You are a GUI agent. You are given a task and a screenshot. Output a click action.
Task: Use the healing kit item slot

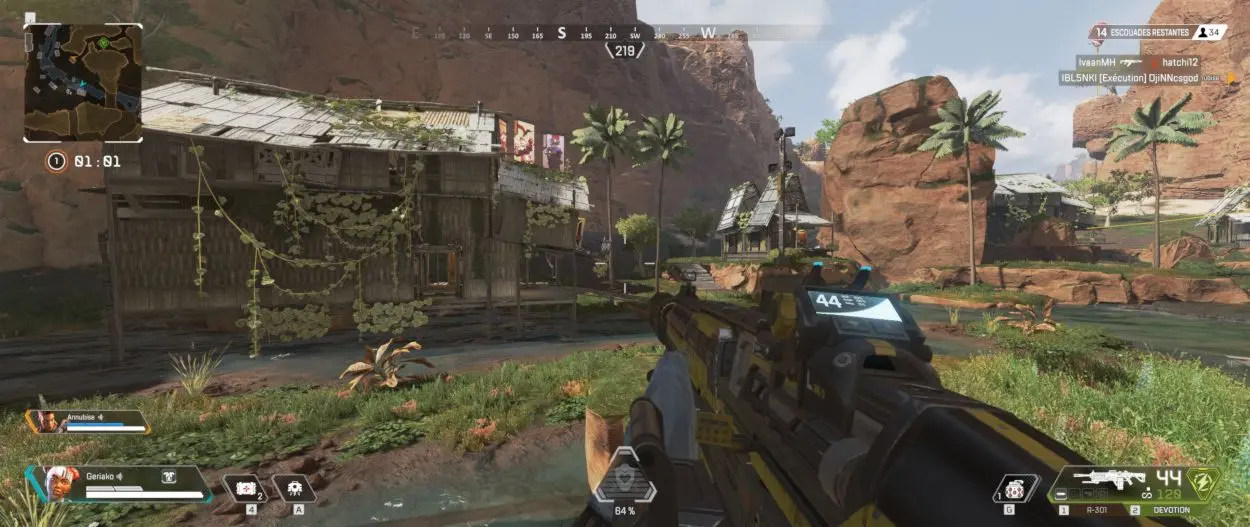pos(244,487)
